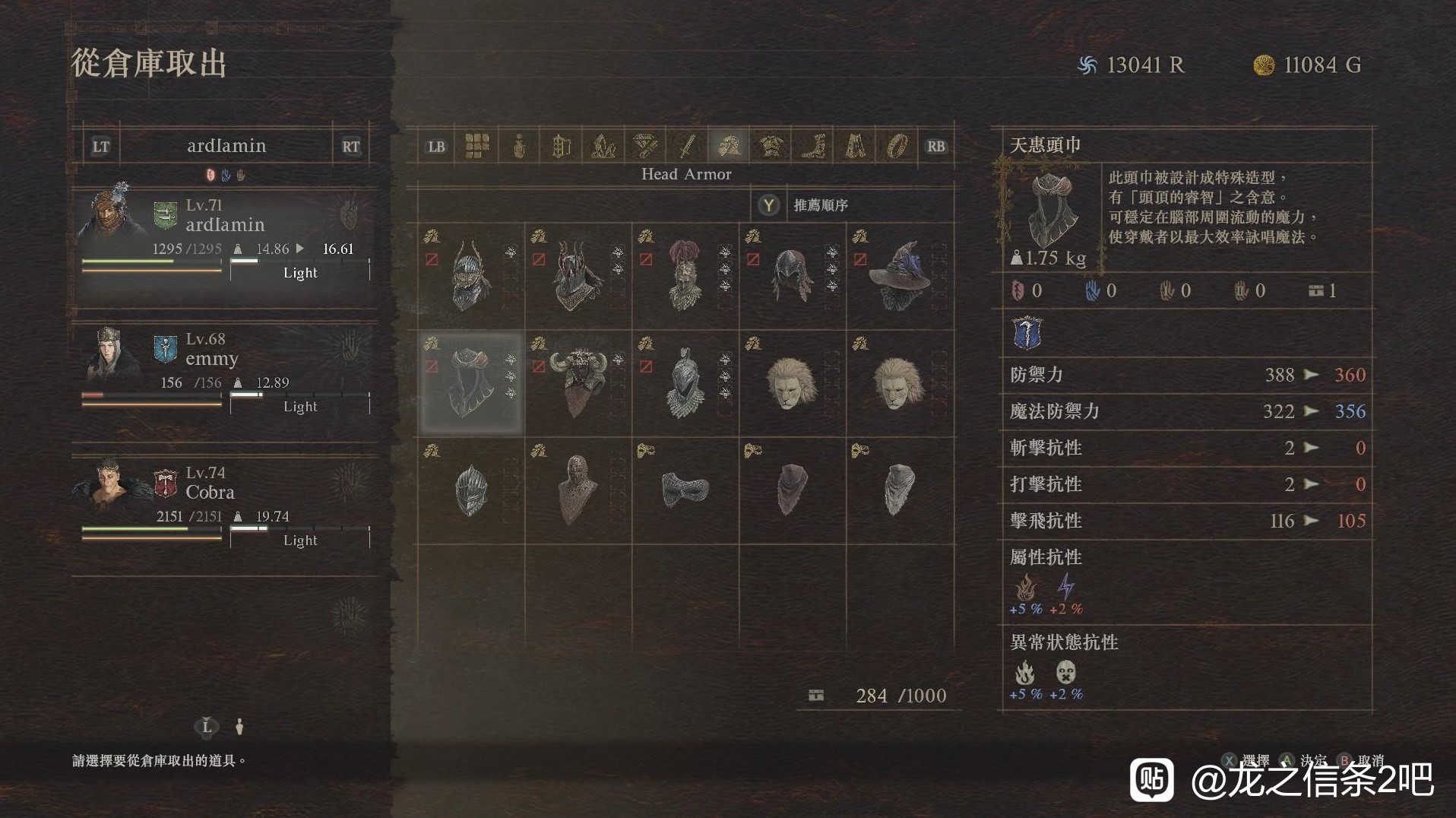This screenshot has height=818, width=1456.
Task: Open the curatives flask category icon
Action: [x=520, y=145]
